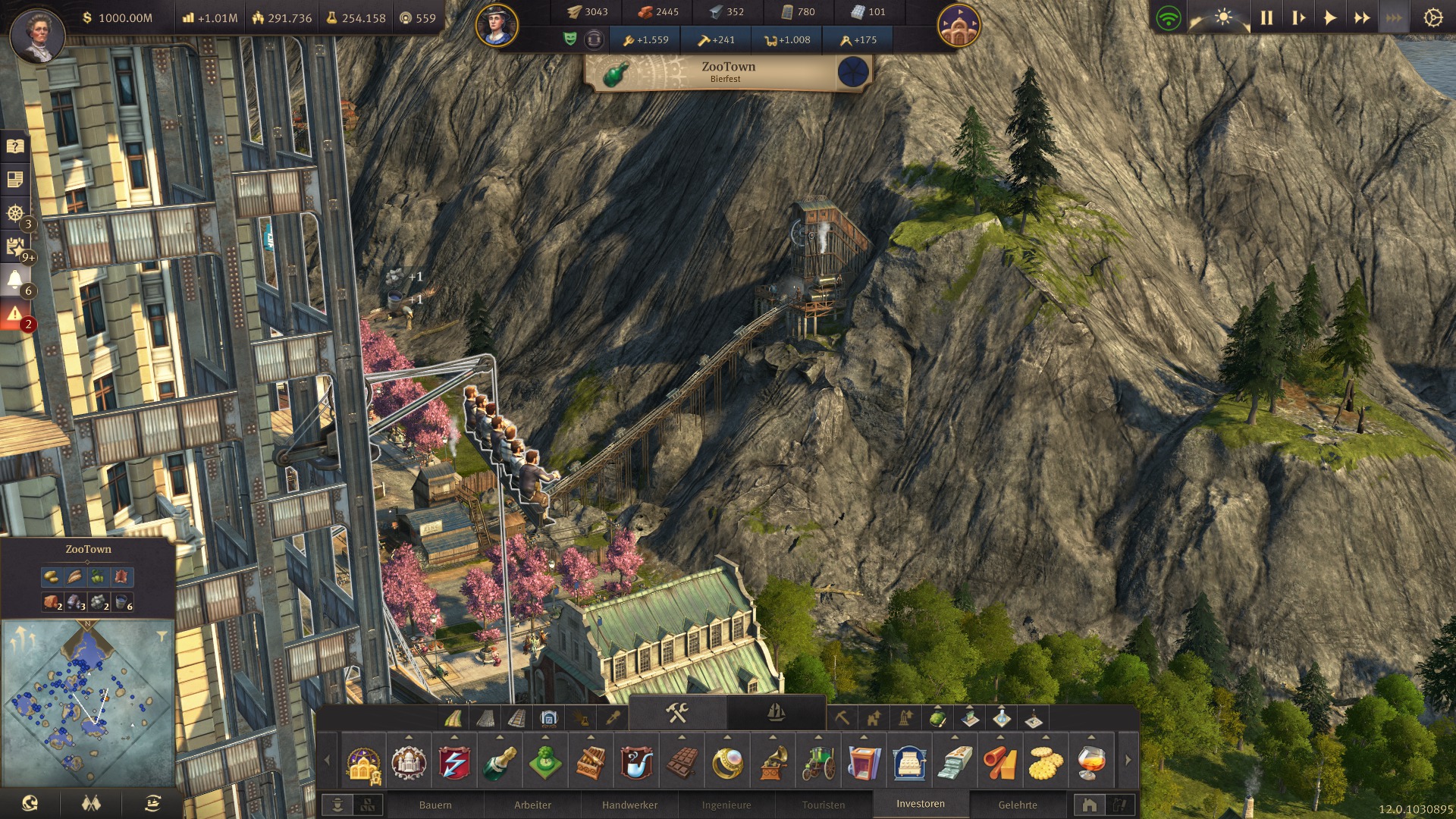This screenshot has height=819, width=1456.
Task: Set game speed to fast forward
Action: pyautogui.click(x=1362, y=18)
